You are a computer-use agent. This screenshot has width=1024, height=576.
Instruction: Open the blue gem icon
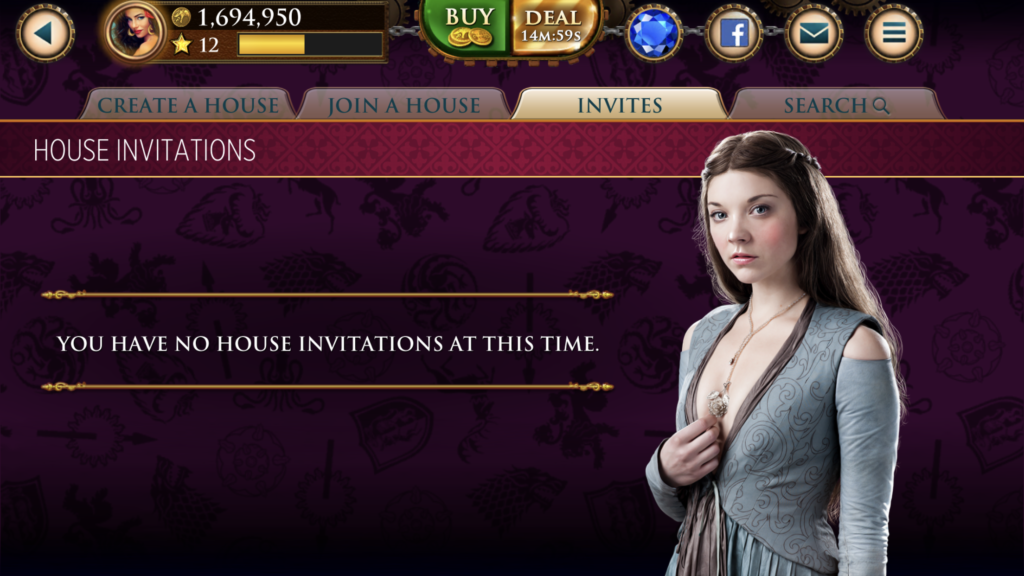(654, 34)
